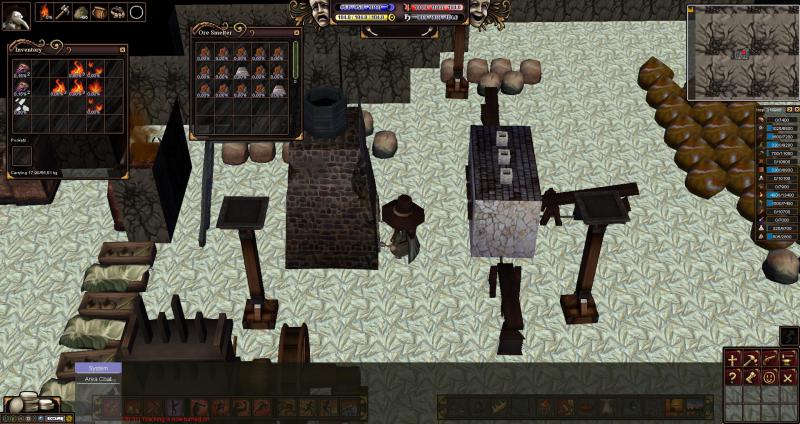Viewport: 800px width, 424px height.
Task: Close the Ore Smelter window
Action: (297, 32)
